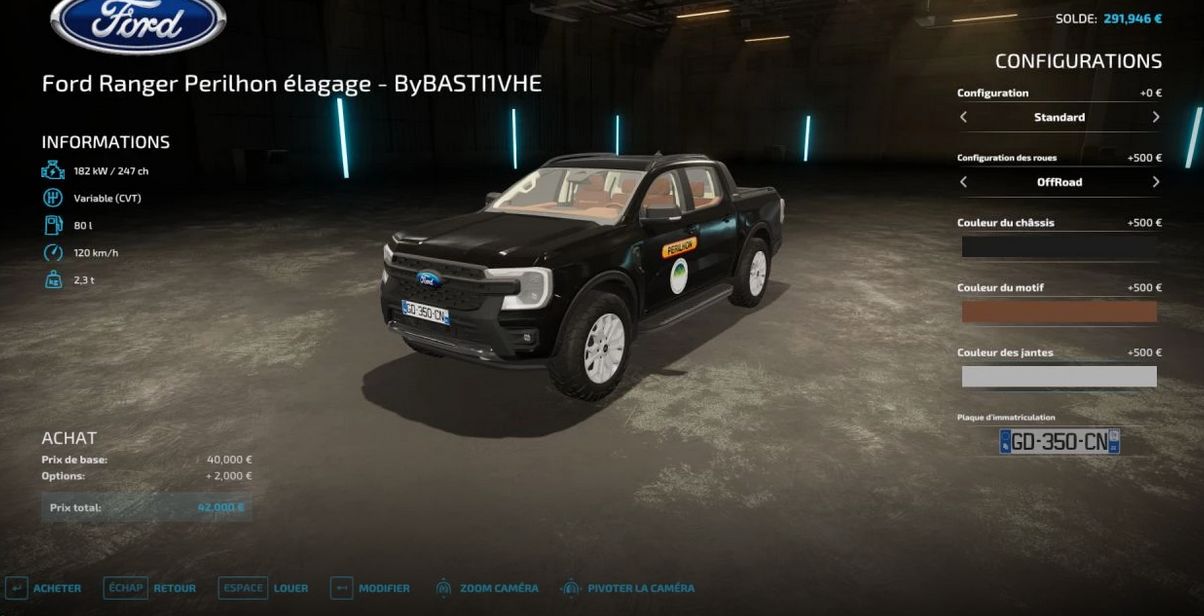Show previous Configuration option
The height and width of the screenshot is (616, 1204).
click(963, 117)
